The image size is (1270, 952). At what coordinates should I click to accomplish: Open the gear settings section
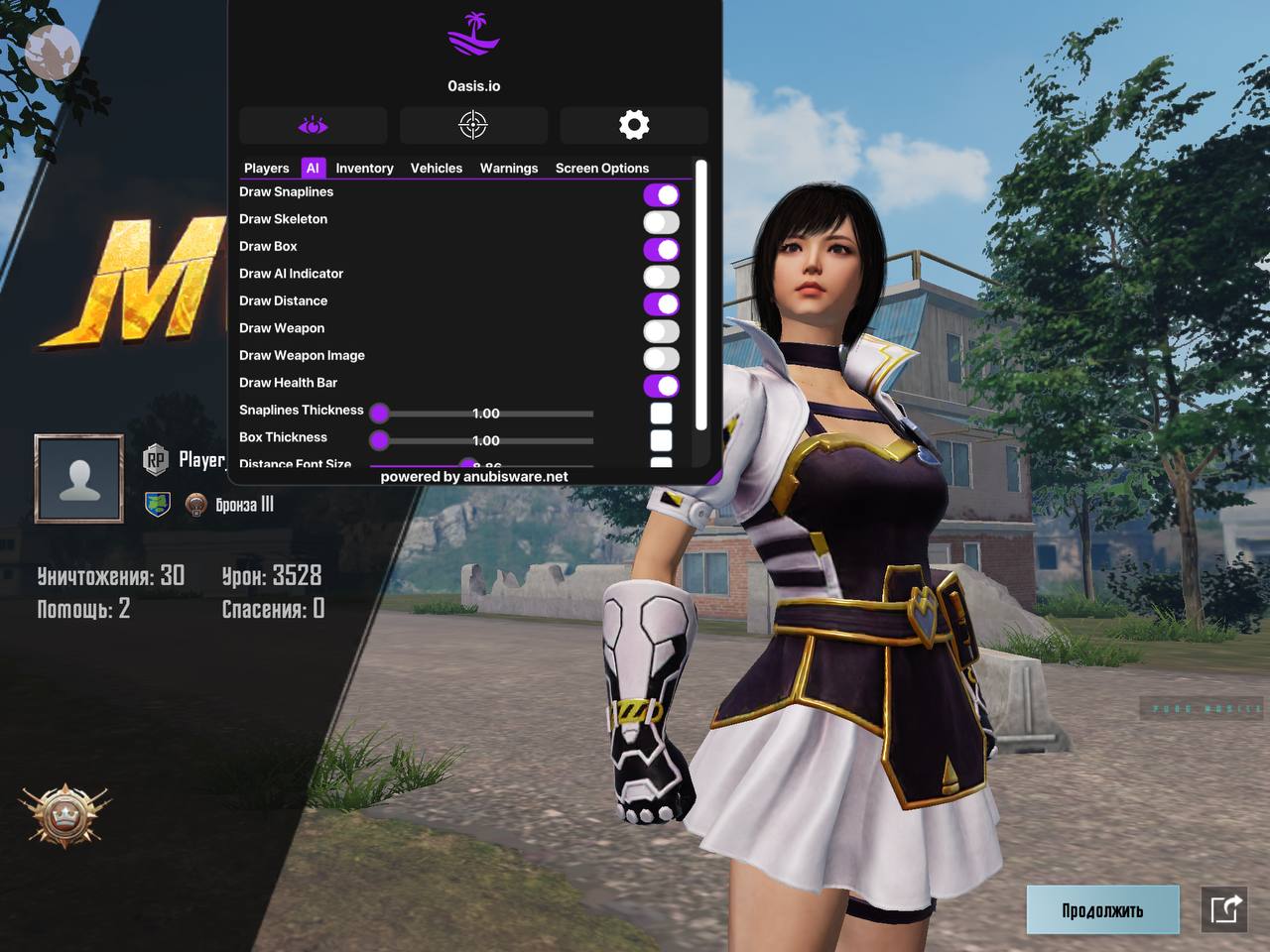pyautogui.click(x=634, y=125)
